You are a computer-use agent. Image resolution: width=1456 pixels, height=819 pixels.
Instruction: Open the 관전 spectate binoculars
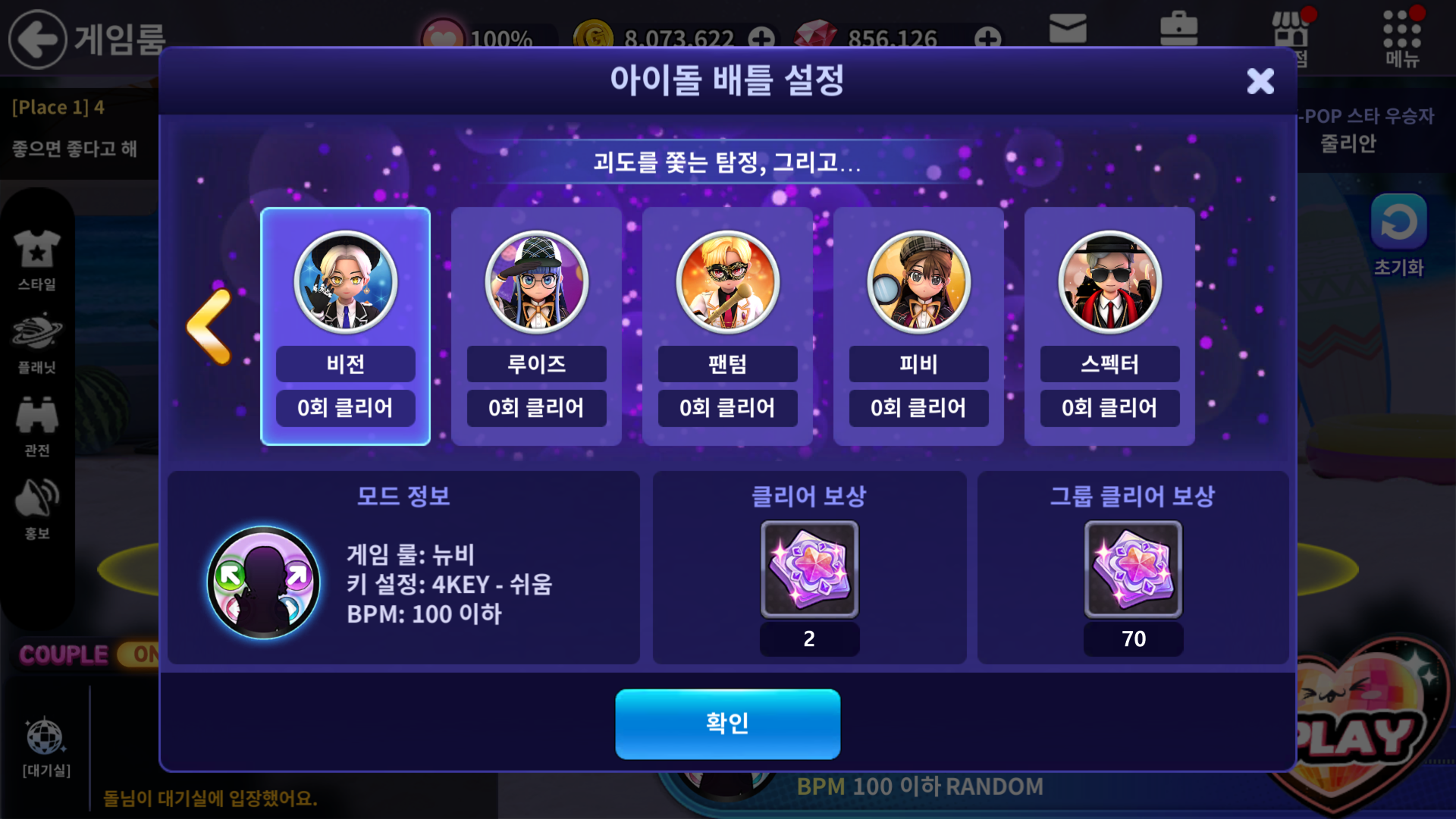click(37, 426)
